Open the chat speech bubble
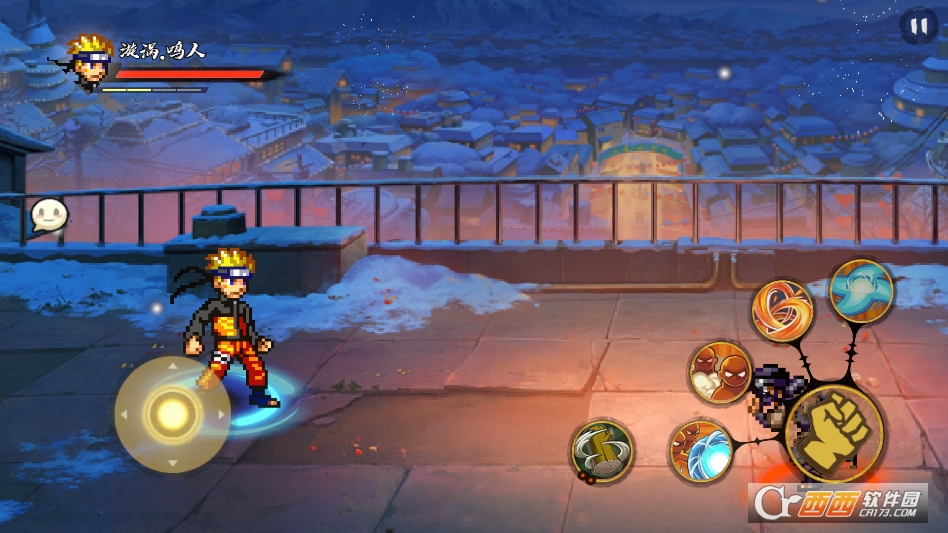 [x=48, y=215]
